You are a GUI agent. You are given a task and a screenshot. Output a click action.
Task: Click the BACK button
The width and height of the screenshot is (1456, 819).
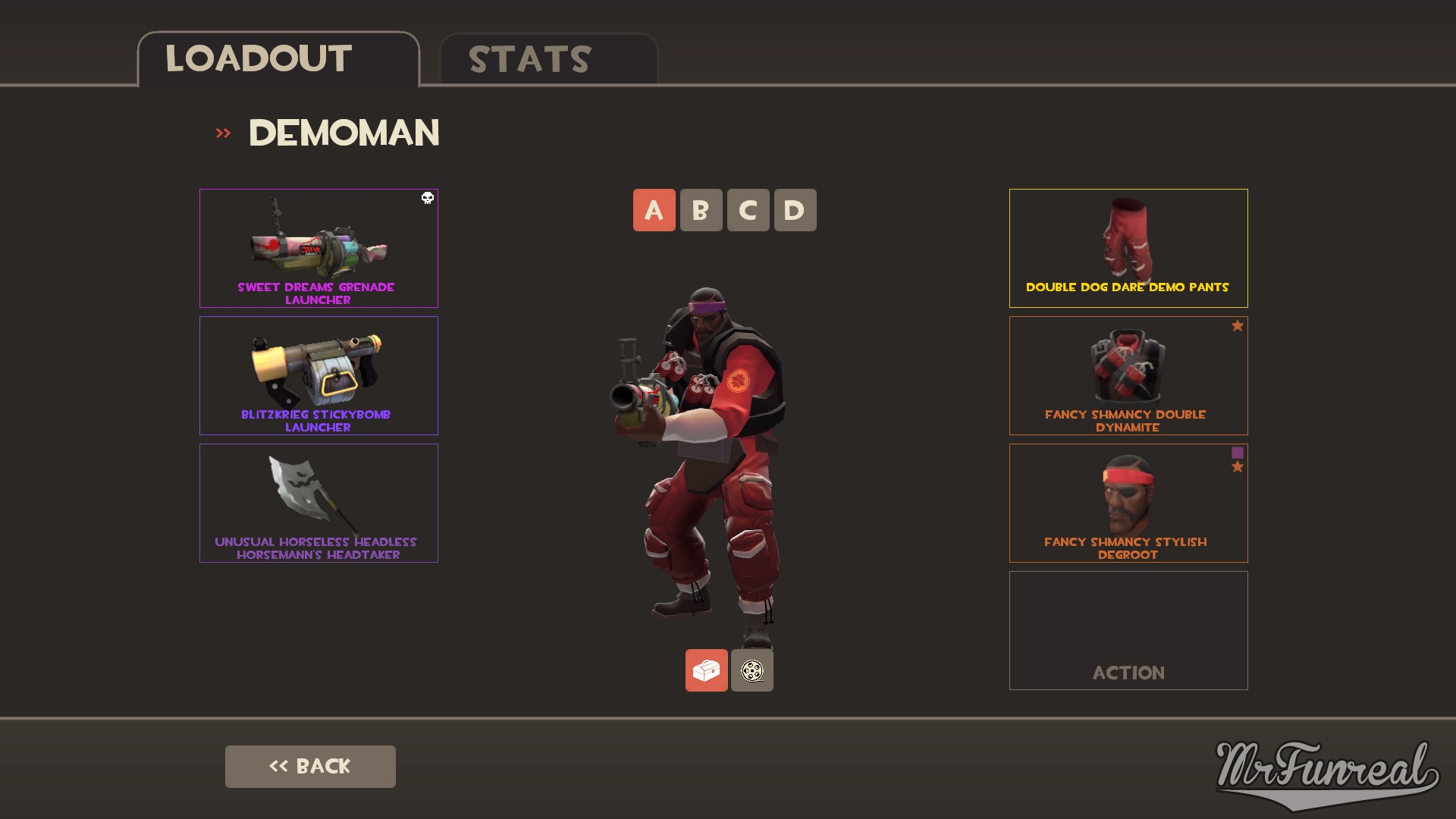click(310, 766)
